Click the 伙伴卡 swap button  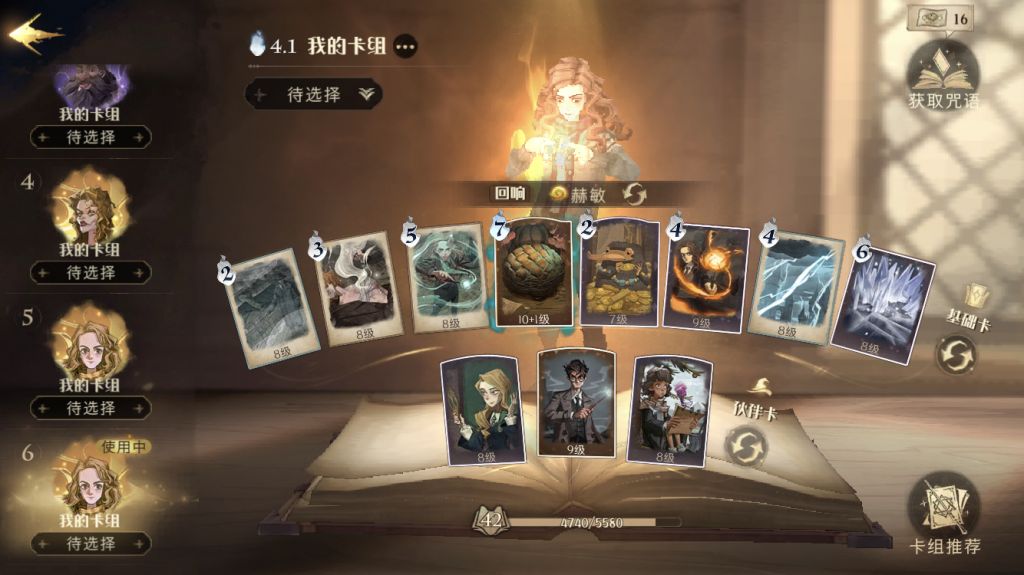point(746,445)
